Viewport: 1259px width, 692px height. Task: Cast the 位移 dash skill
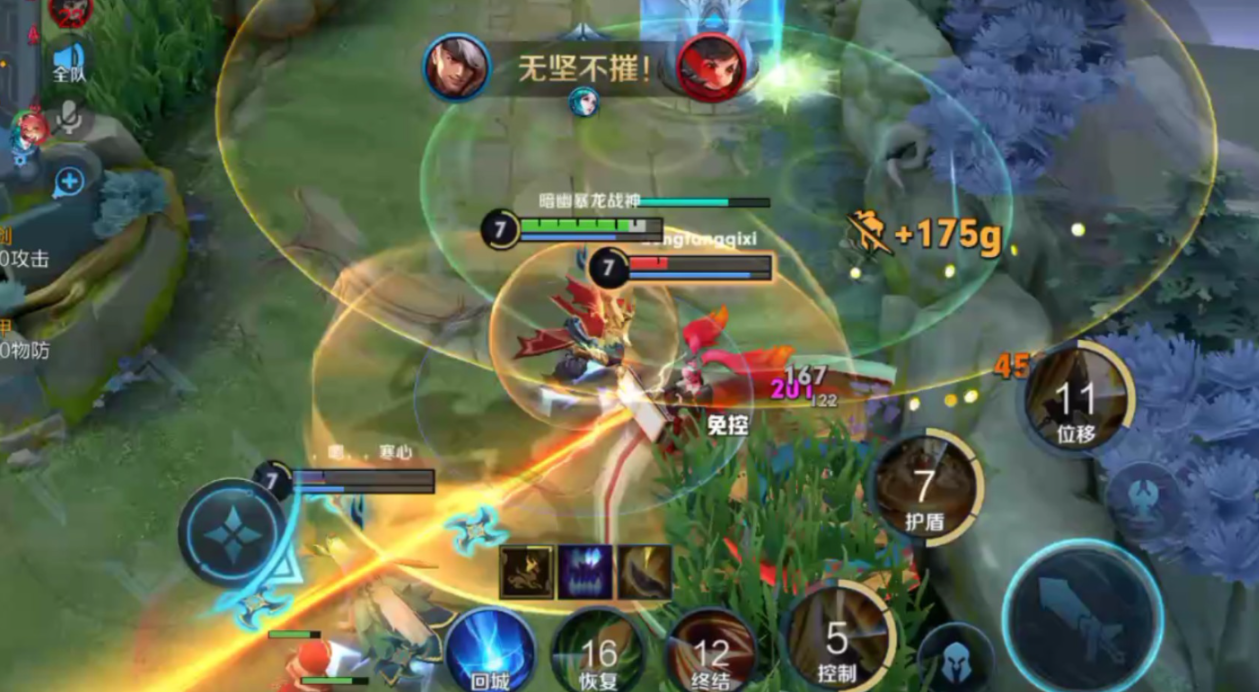(x=1077, y=399)
